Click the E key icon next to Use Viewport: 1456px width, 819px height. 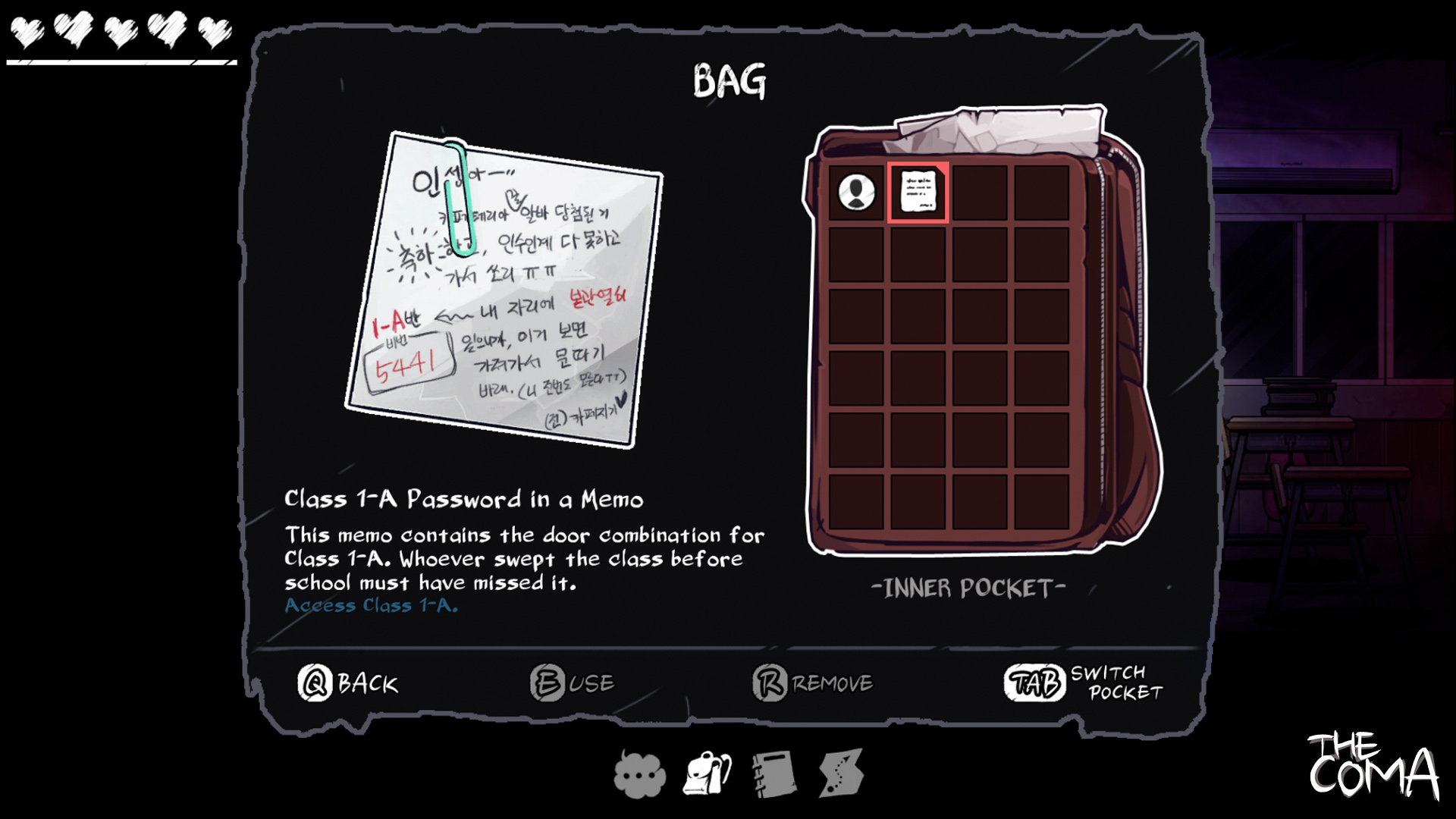(x=548, y=682)
